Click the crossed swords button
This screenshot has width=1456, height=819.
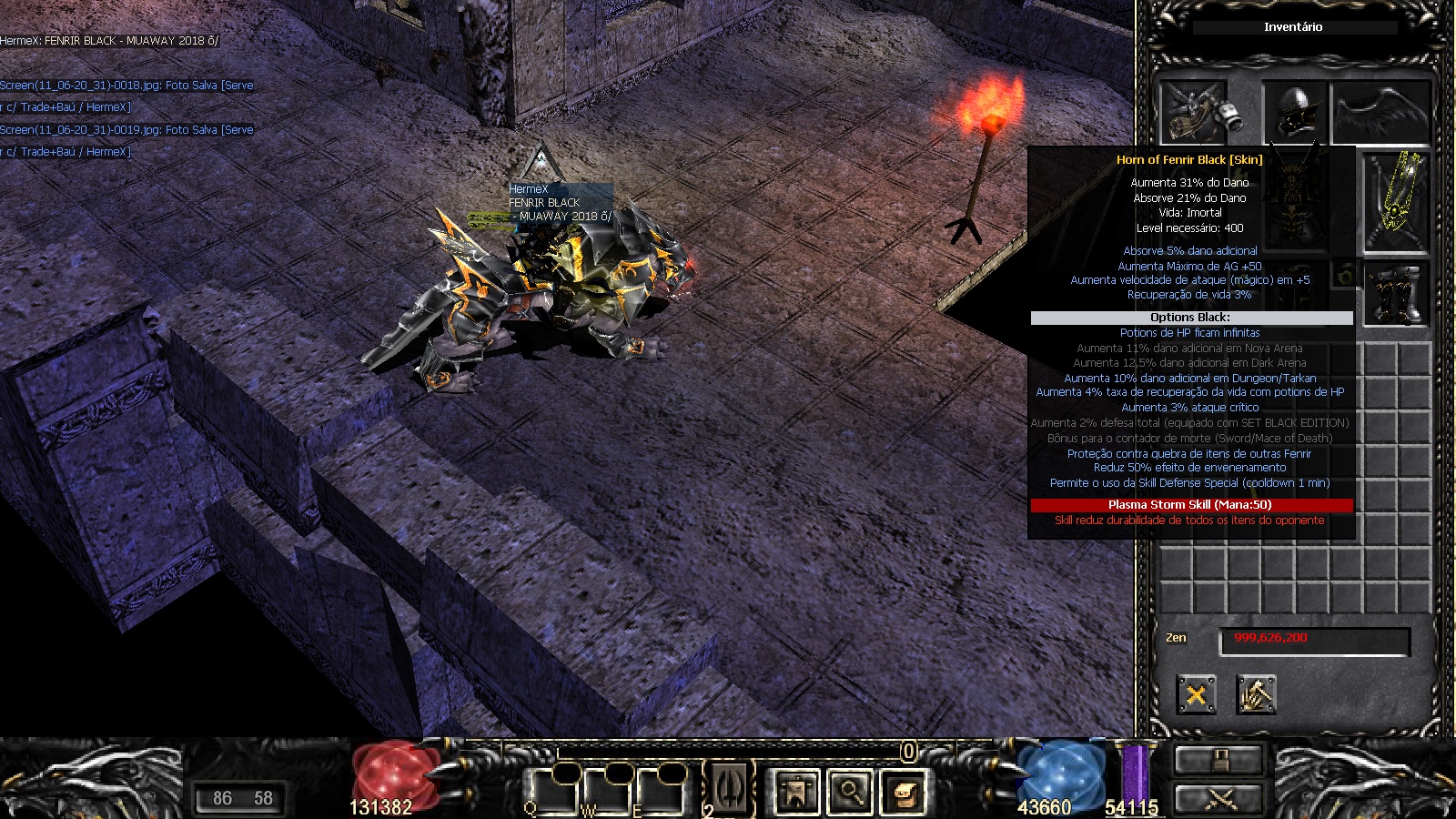pyautogui.click(x=1218, y=800)
